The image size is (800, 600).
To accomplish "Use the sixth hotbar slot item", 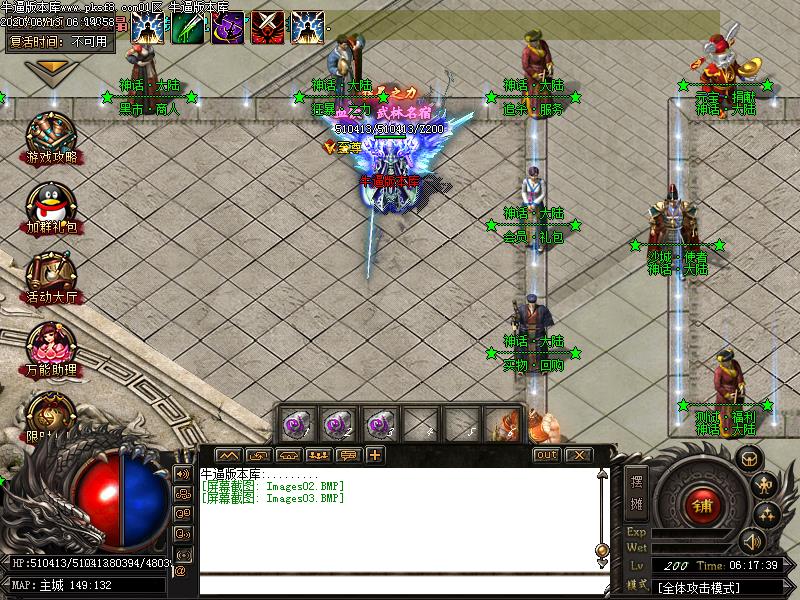I will 501,422.
